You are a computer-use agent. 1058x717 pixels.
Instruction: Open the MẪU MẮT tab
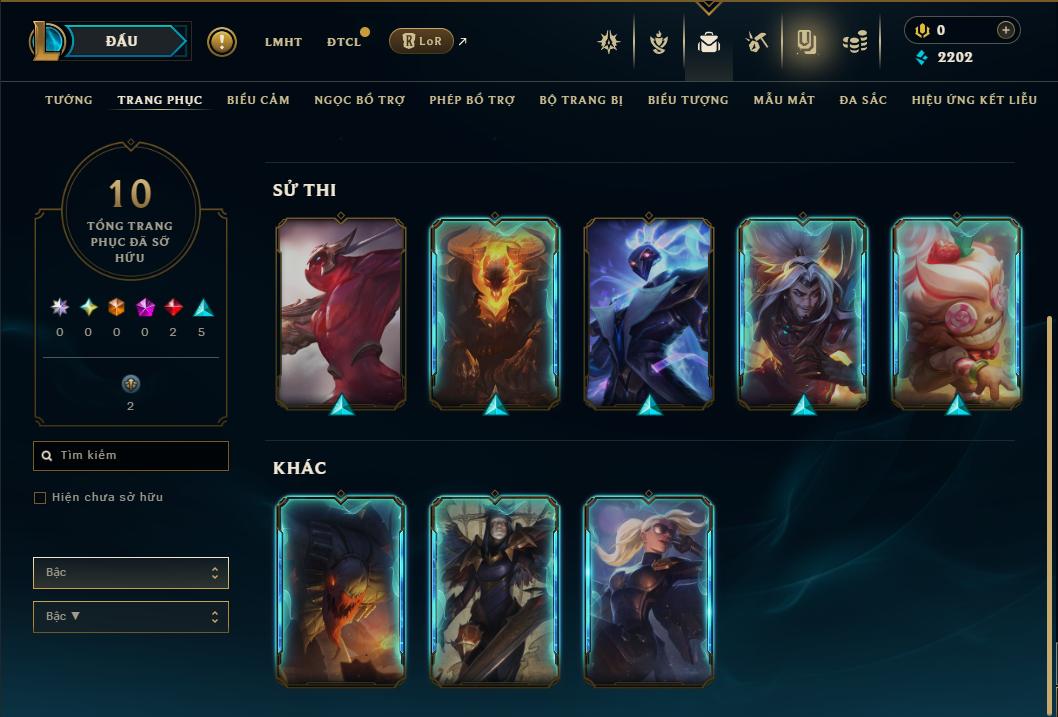(784, 100)
